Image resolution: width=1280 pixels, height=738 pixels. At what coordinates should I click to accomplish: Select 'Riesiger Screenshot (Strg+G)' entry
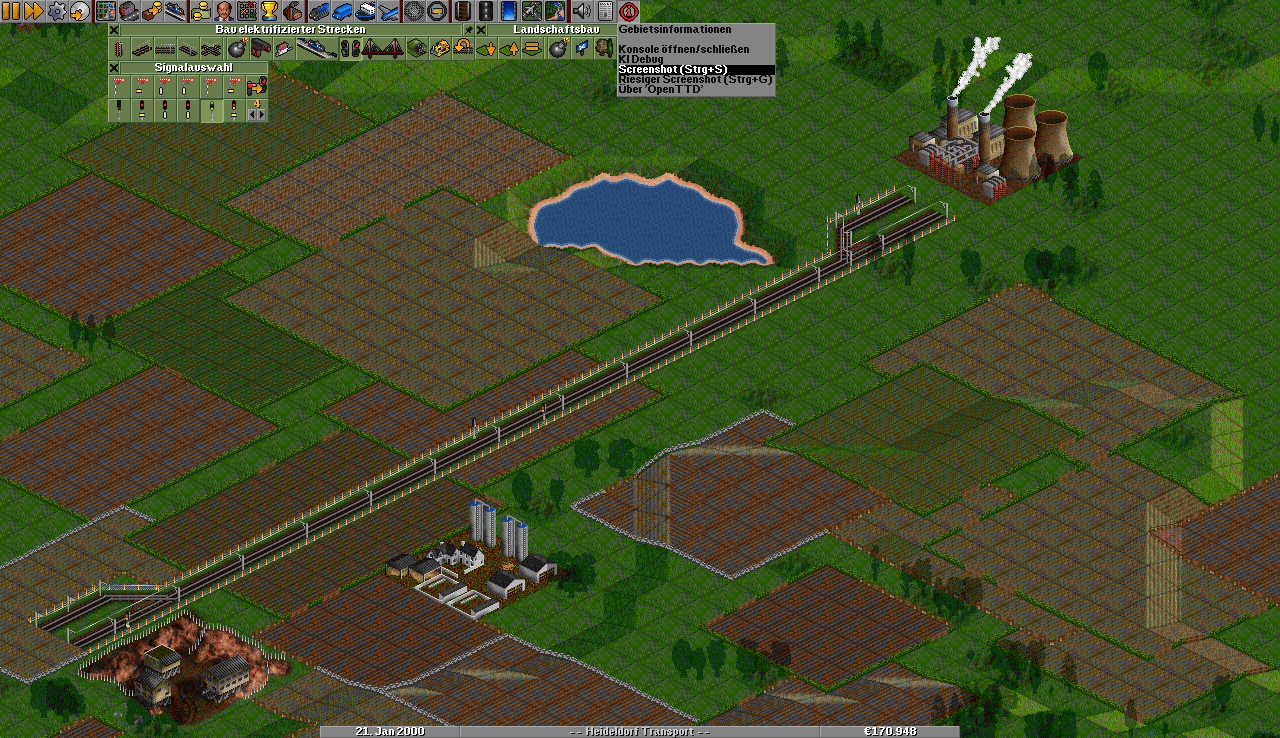point(695,79)
